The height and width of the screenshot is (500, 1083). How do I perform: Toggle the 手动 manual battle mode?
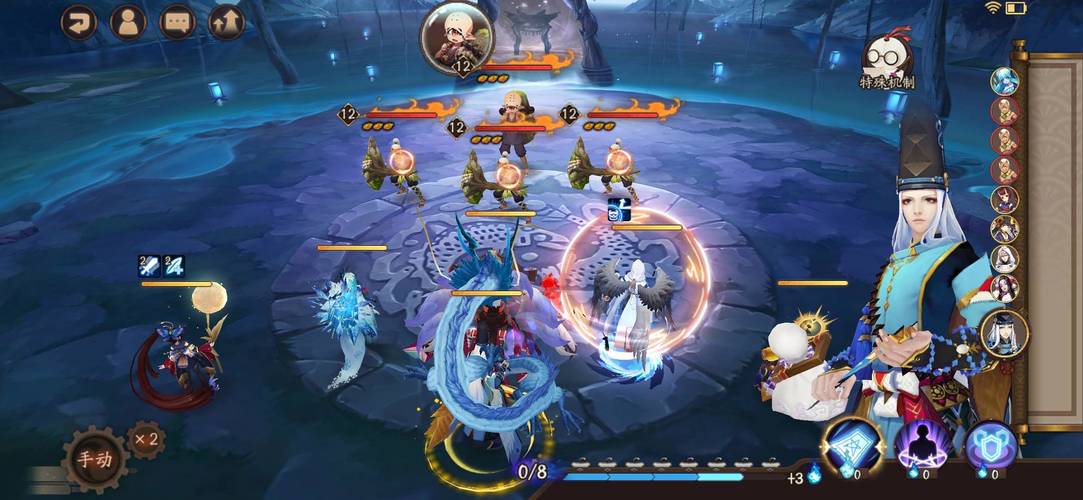click(x=95, y=459)
